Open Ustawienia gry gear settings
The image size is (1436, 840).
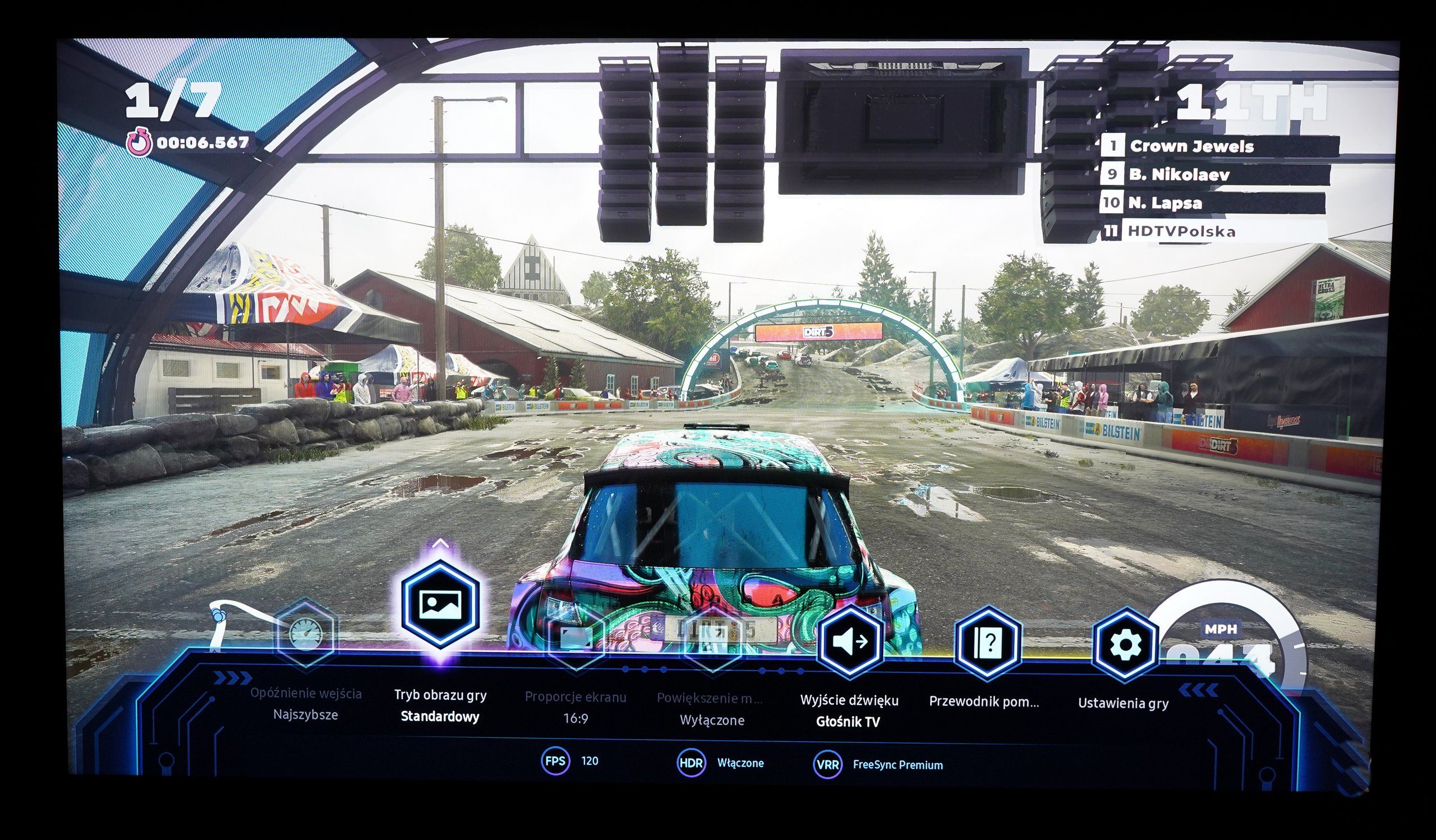[1125, 645]
